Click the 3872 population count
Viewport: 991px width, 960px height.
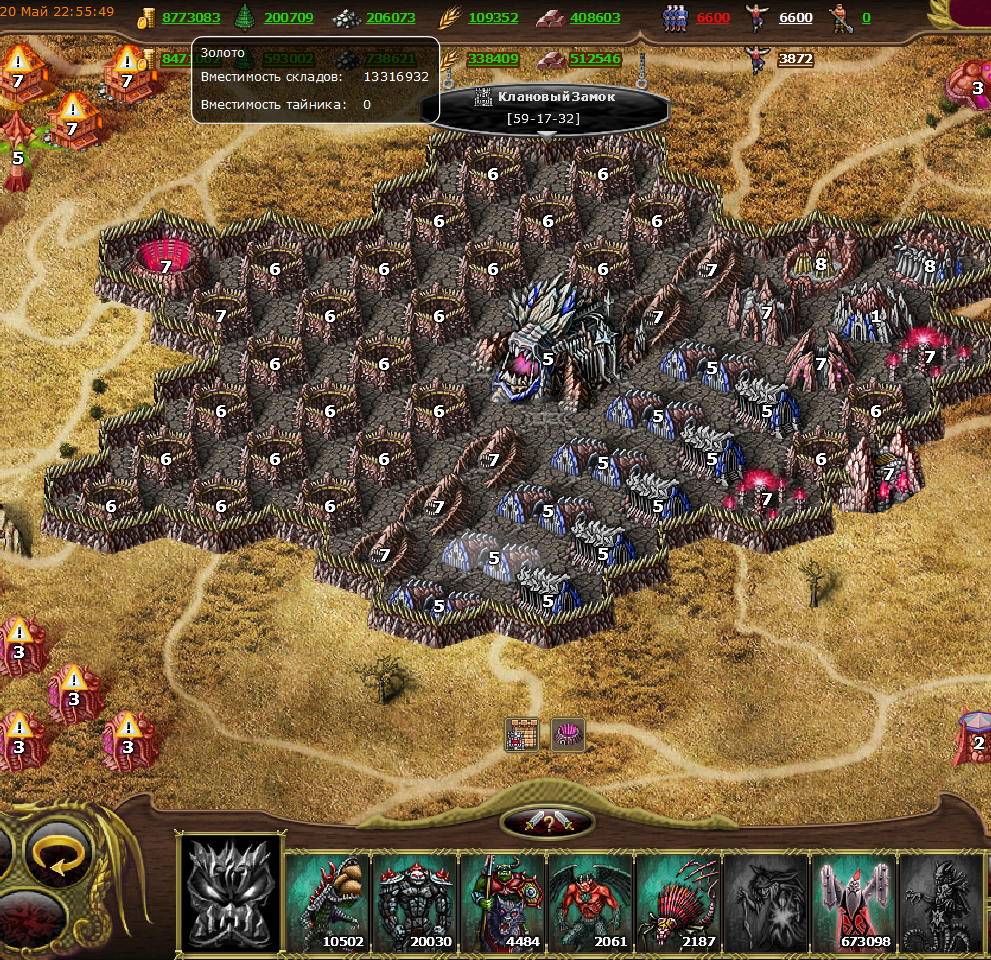pos(795,59)
